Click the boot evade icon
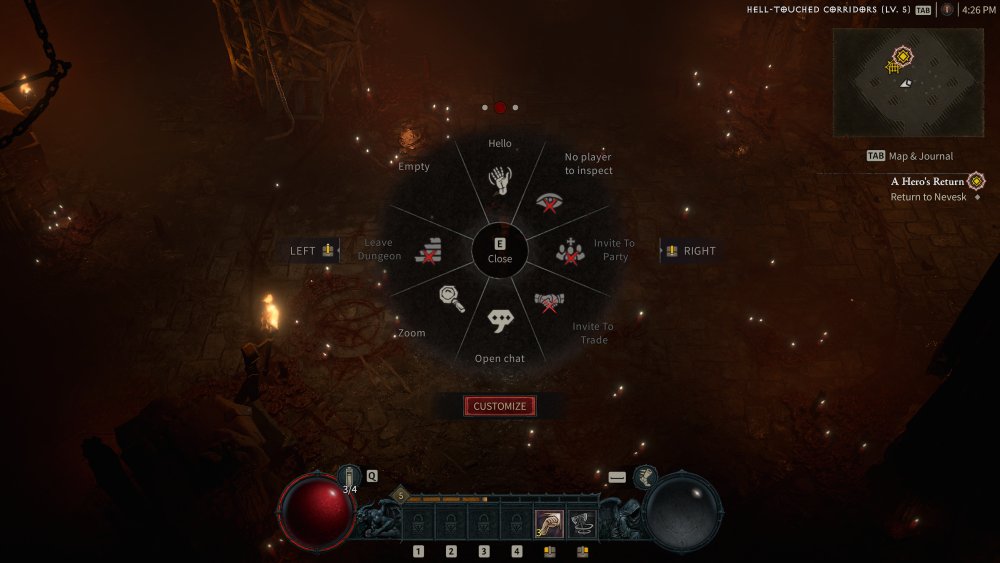Image resolution: width=1000 pixels, height=563 pixels. point(646,476)
